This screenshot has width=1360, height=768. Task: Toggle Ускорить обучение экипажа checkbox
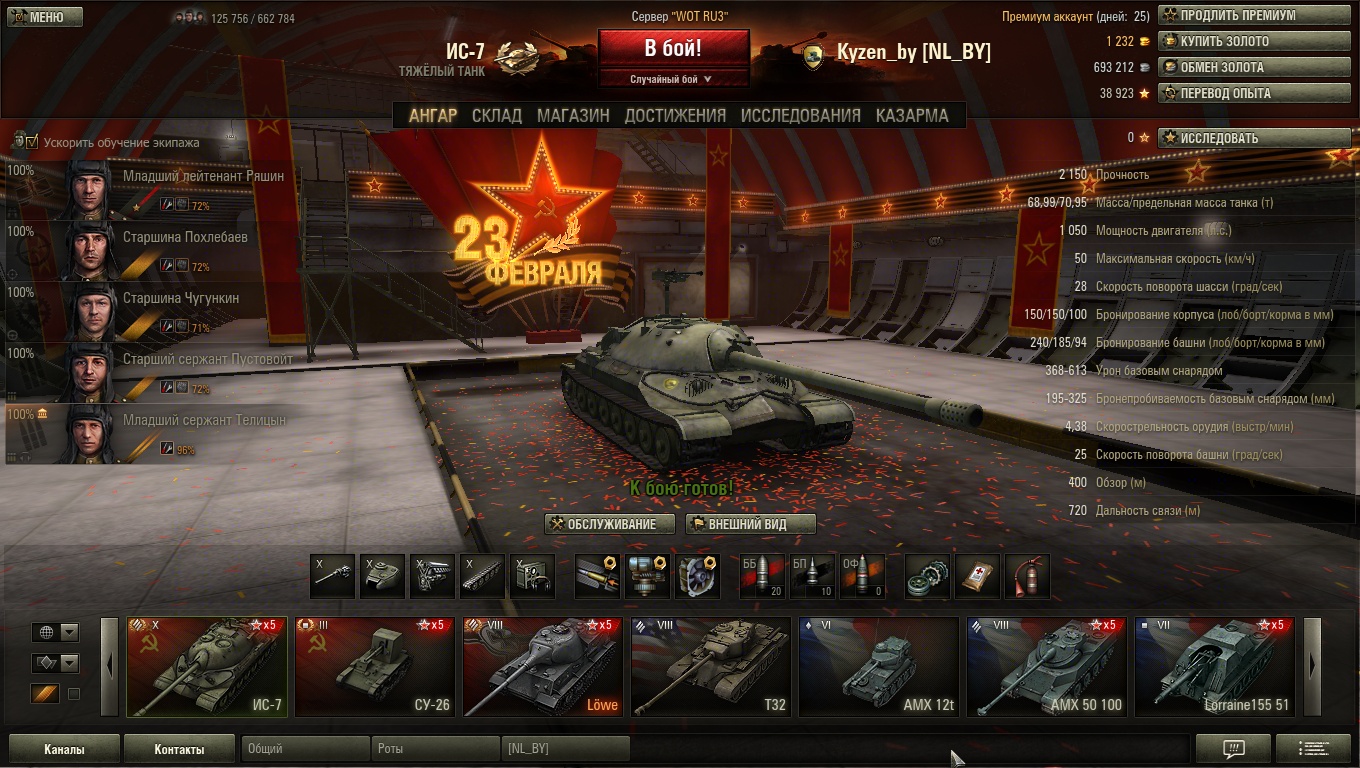(32, 142)
